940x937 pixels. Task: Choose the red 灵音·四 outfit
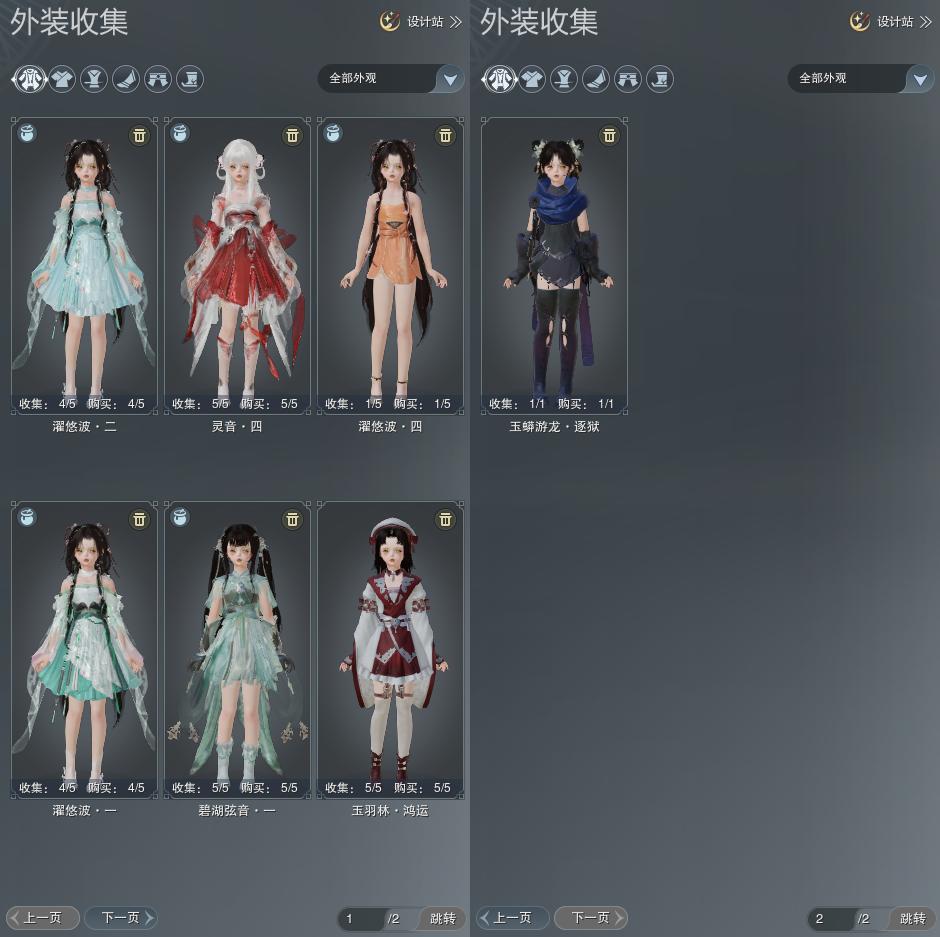237,265
